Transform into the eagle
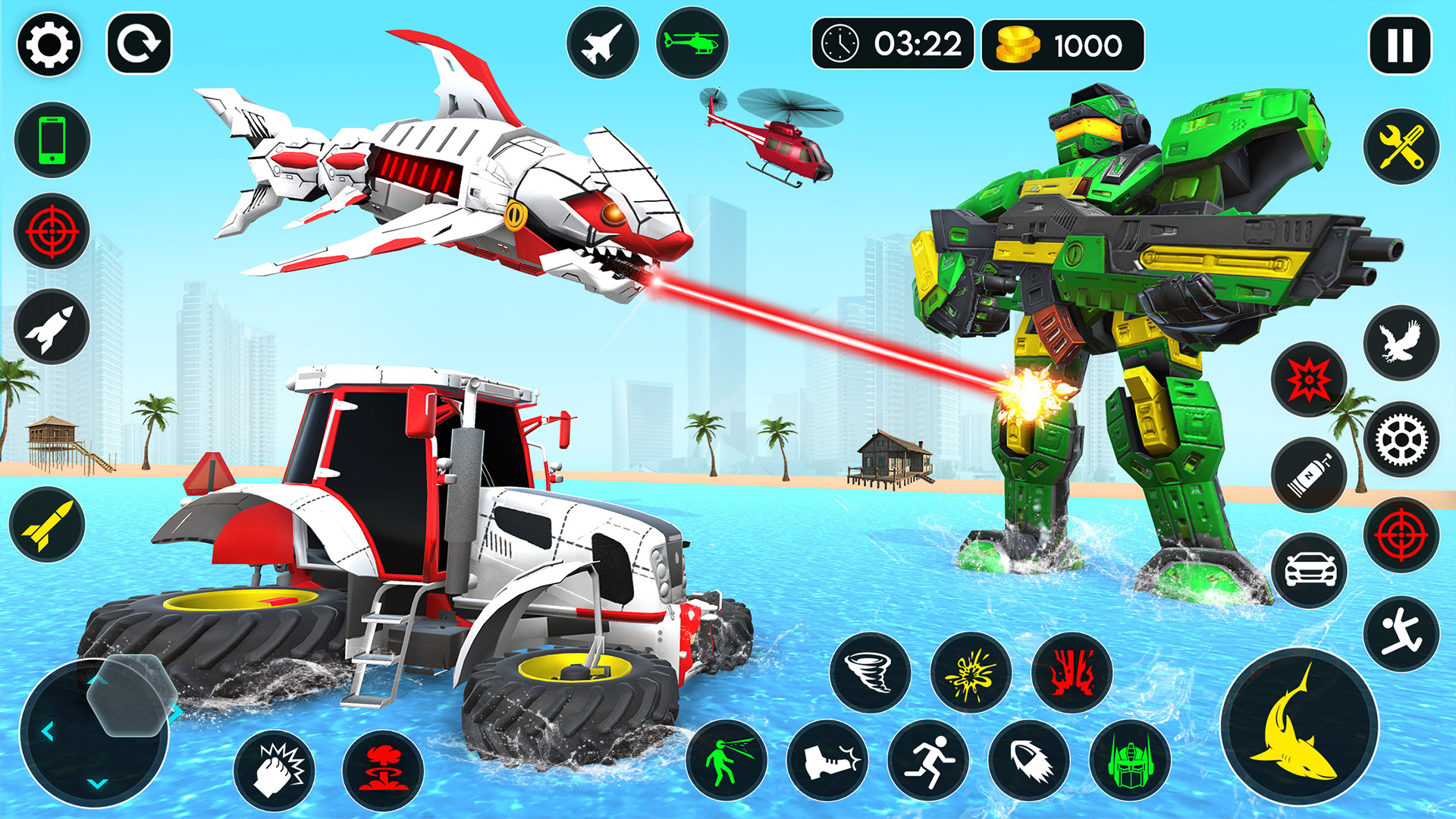Screen dimensions: 1456x819 (1403, 341)
